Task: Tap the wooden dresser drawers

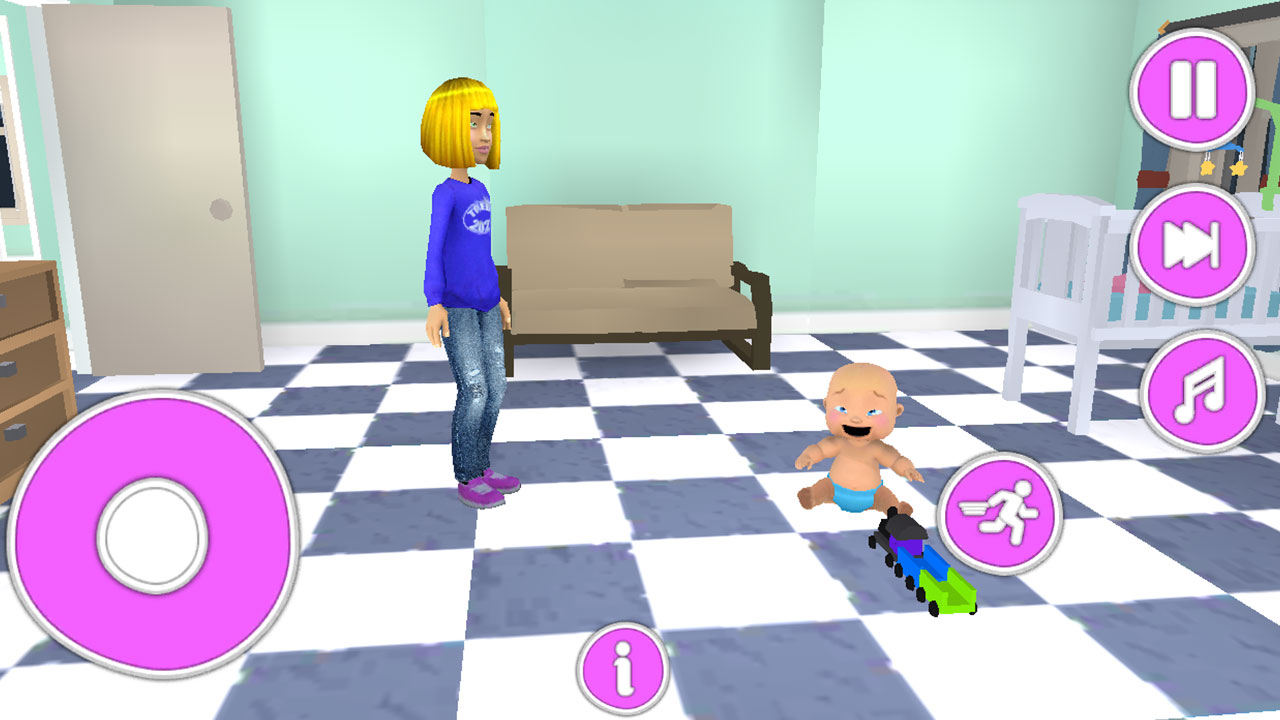Action: (30, 350)
